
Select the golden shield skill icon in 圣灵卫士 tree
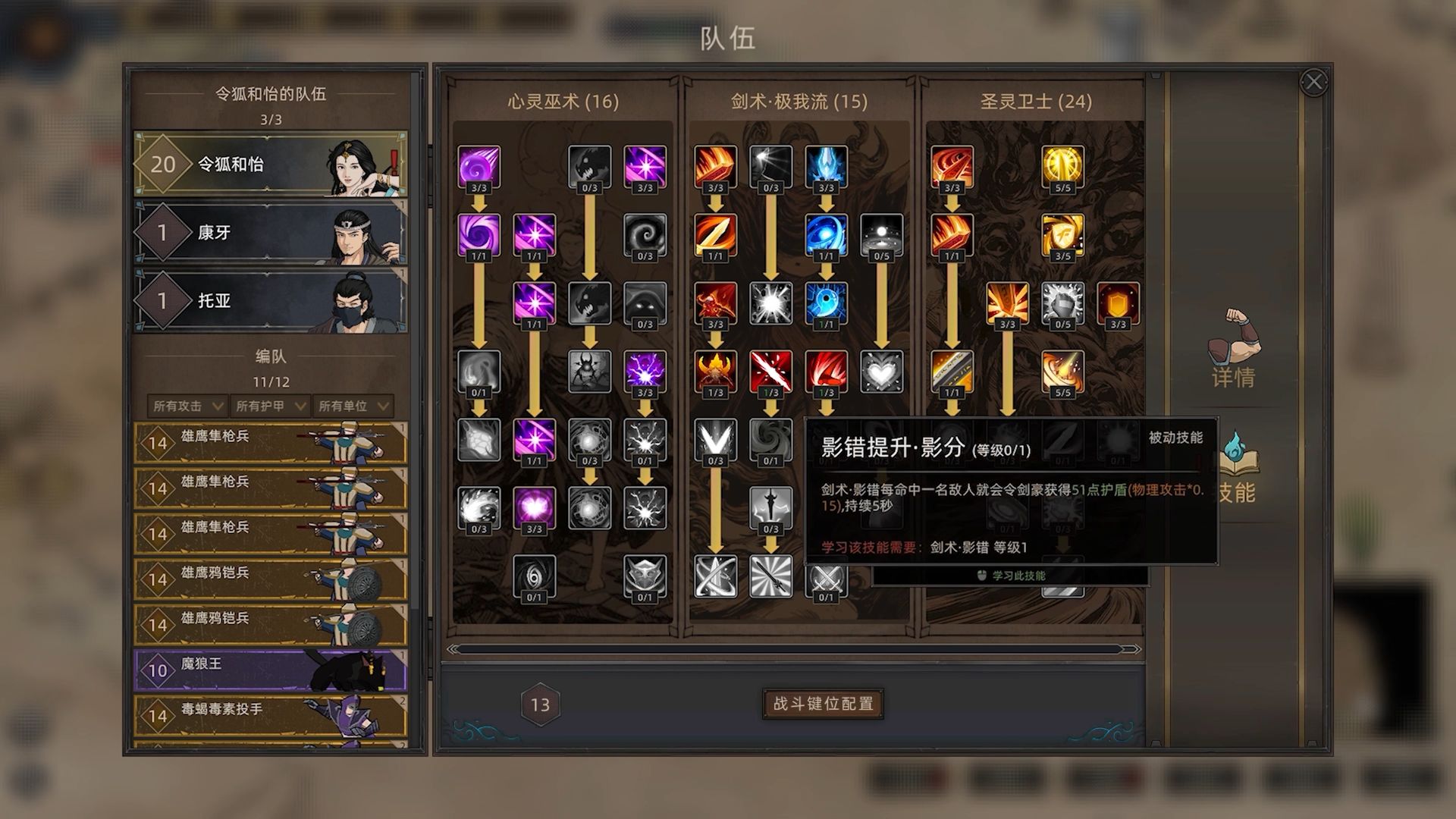pos(1116,302)
